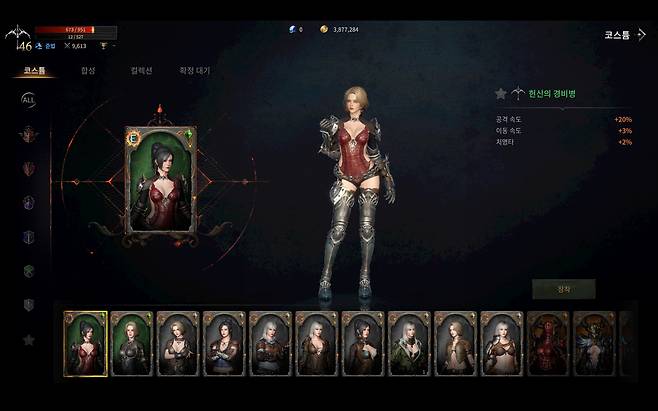Click the 장착 equip button
Screen dimensions: 658x411
[x=563, y=289]
